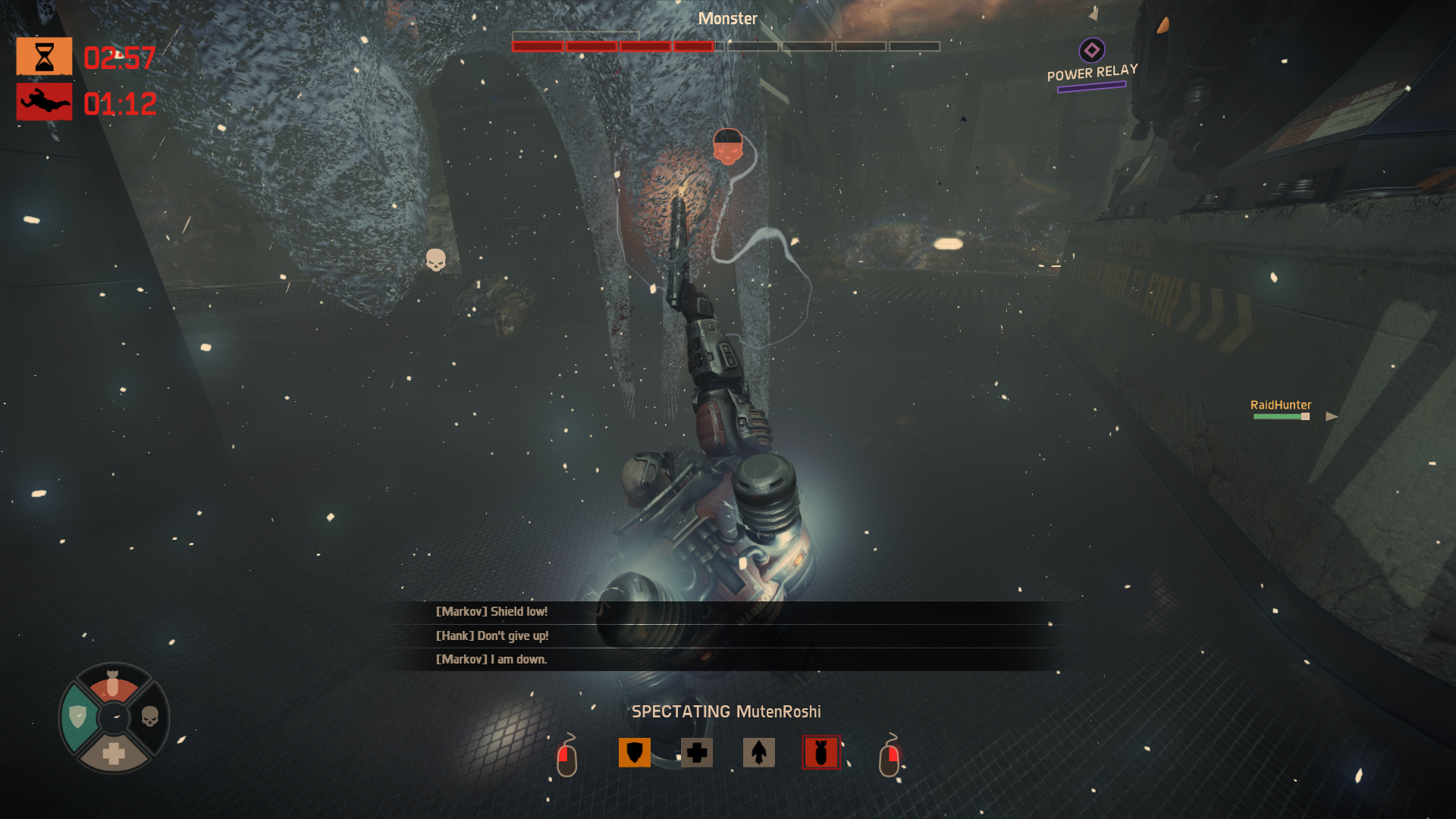Choose the skull wedge on team wheel
This screenshot has width=1456, height=819.
pyautogui.click(x=150, y=717)
